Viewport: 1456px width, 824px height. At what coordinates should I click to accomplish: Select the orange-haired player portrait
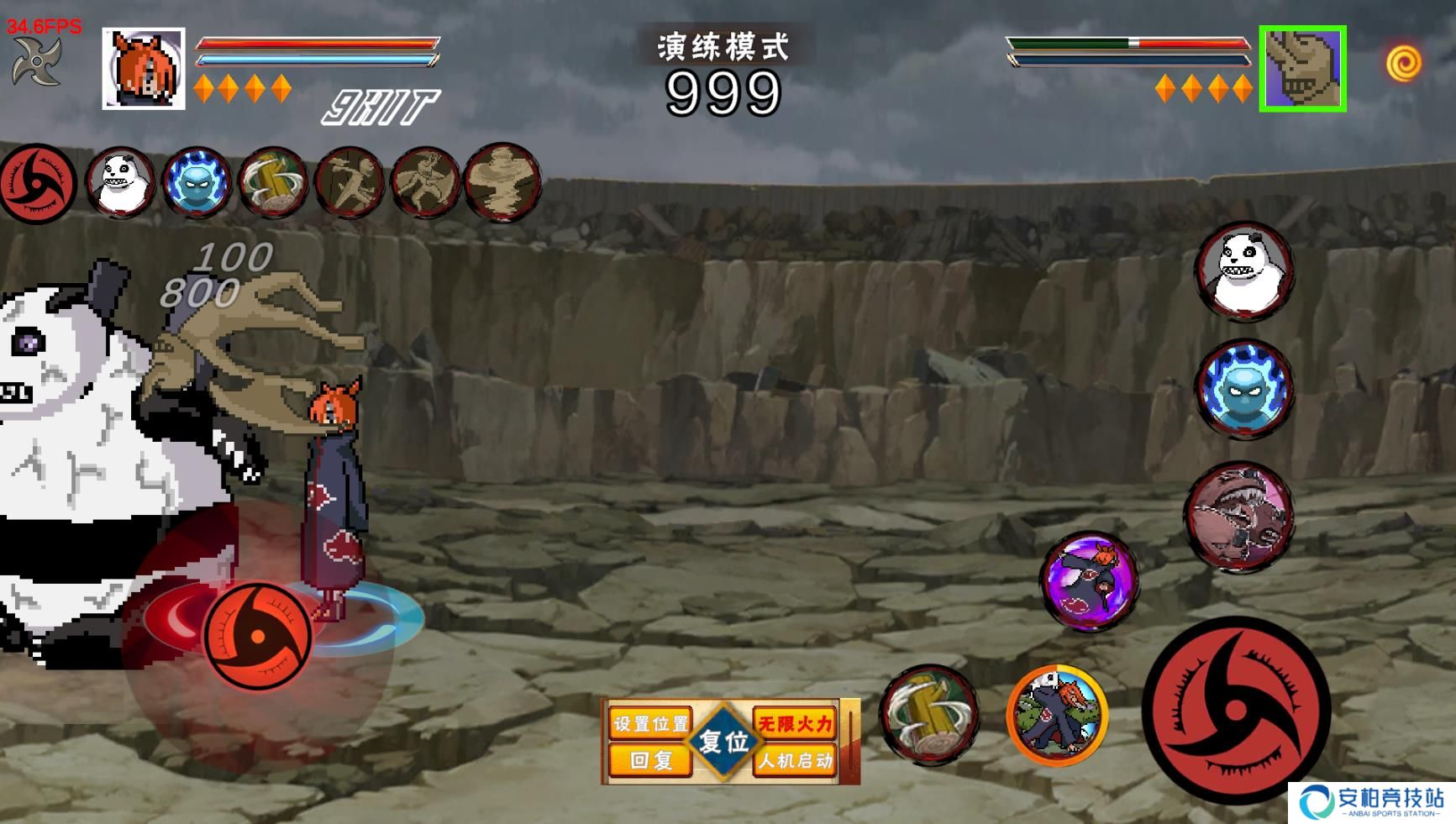[144, 69]
